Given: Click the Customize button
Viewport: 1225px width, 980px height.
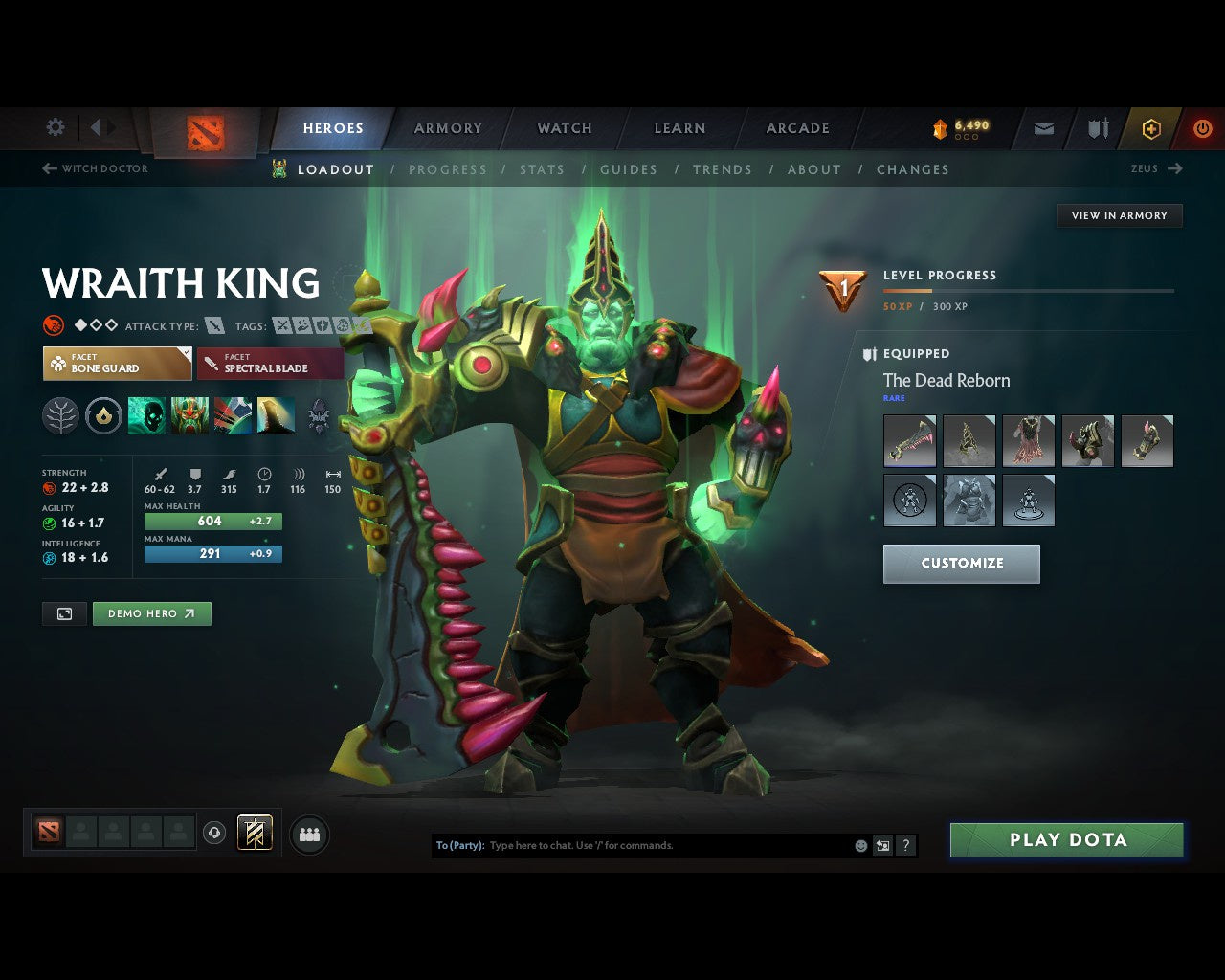Looking at the screenshot, I should (x=961, y=564).
